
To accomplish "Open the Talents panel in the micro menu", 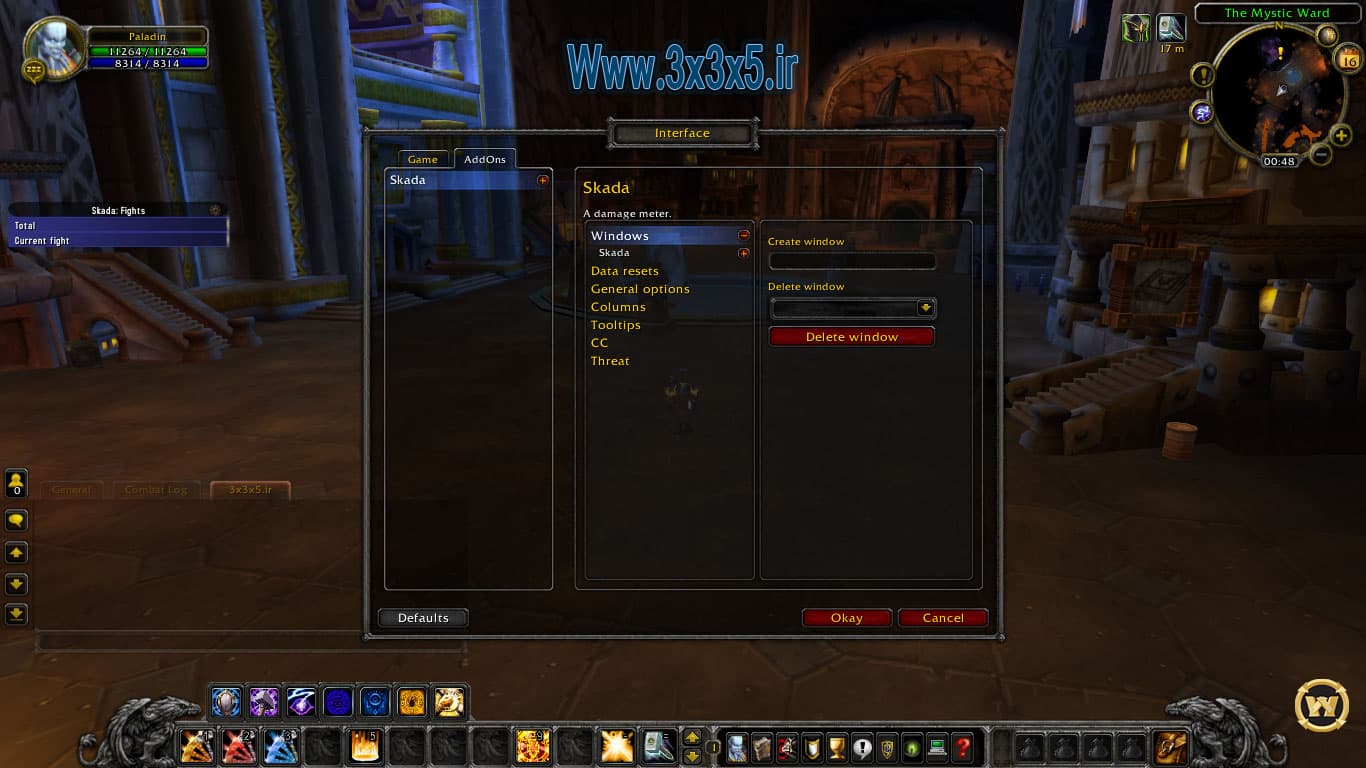I will coord(786,747).
